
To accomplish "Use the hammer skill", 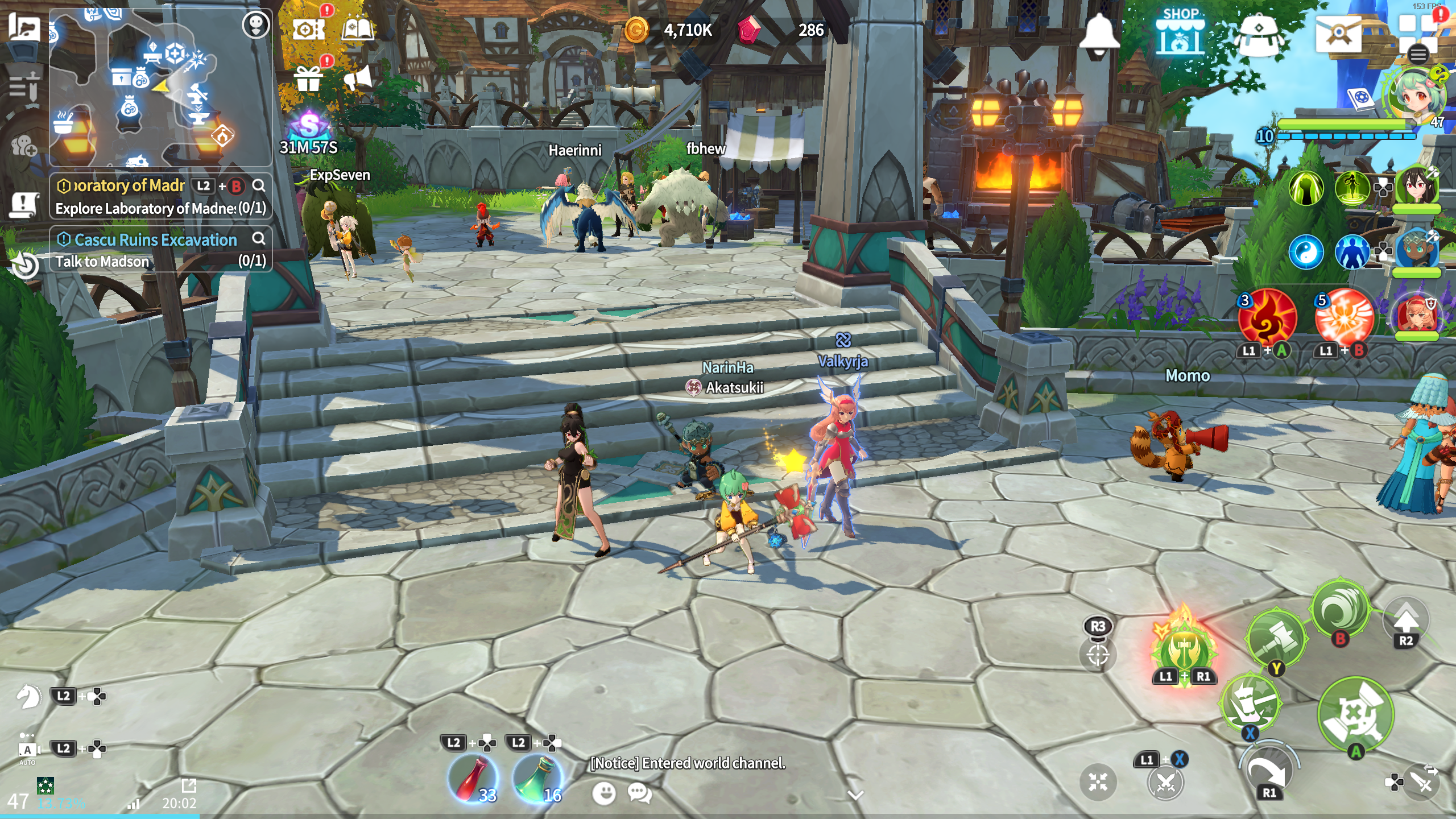I will pos(1276,637).
